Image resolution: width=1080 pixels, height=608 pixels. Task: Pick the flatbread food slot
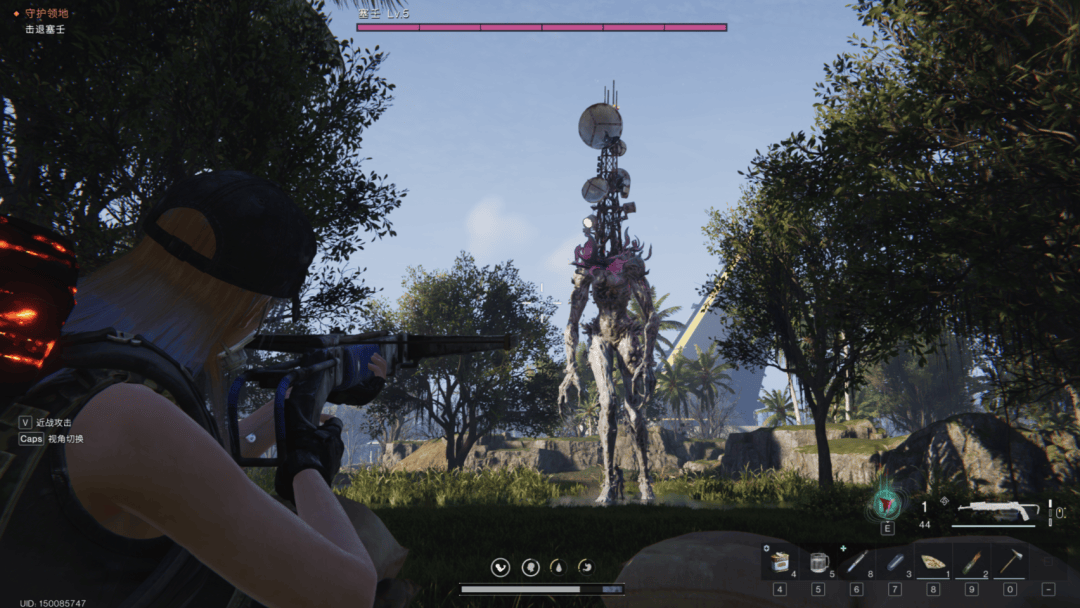pyautogui.click(x=933, y=563)
